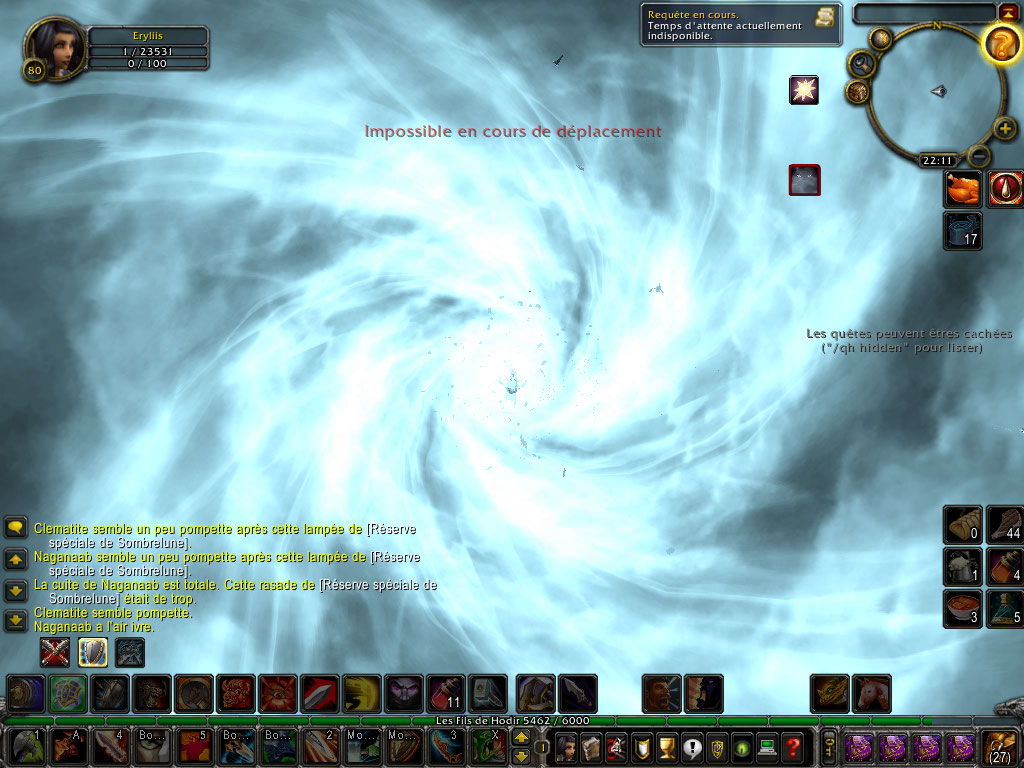The image size is (1024, 768).
Task: Zoom in on the minimap
Action: tap(1006, 128)
